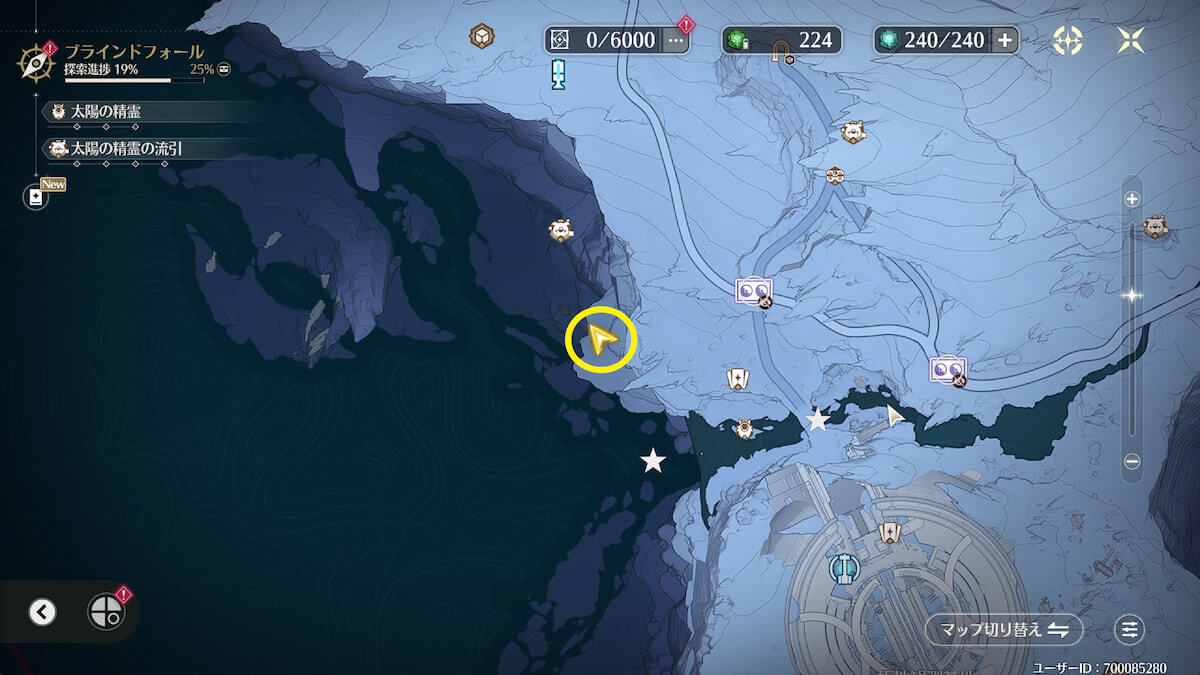
Task: Adjust the map zoom slider handle
Action: (x=1132, y=295)
